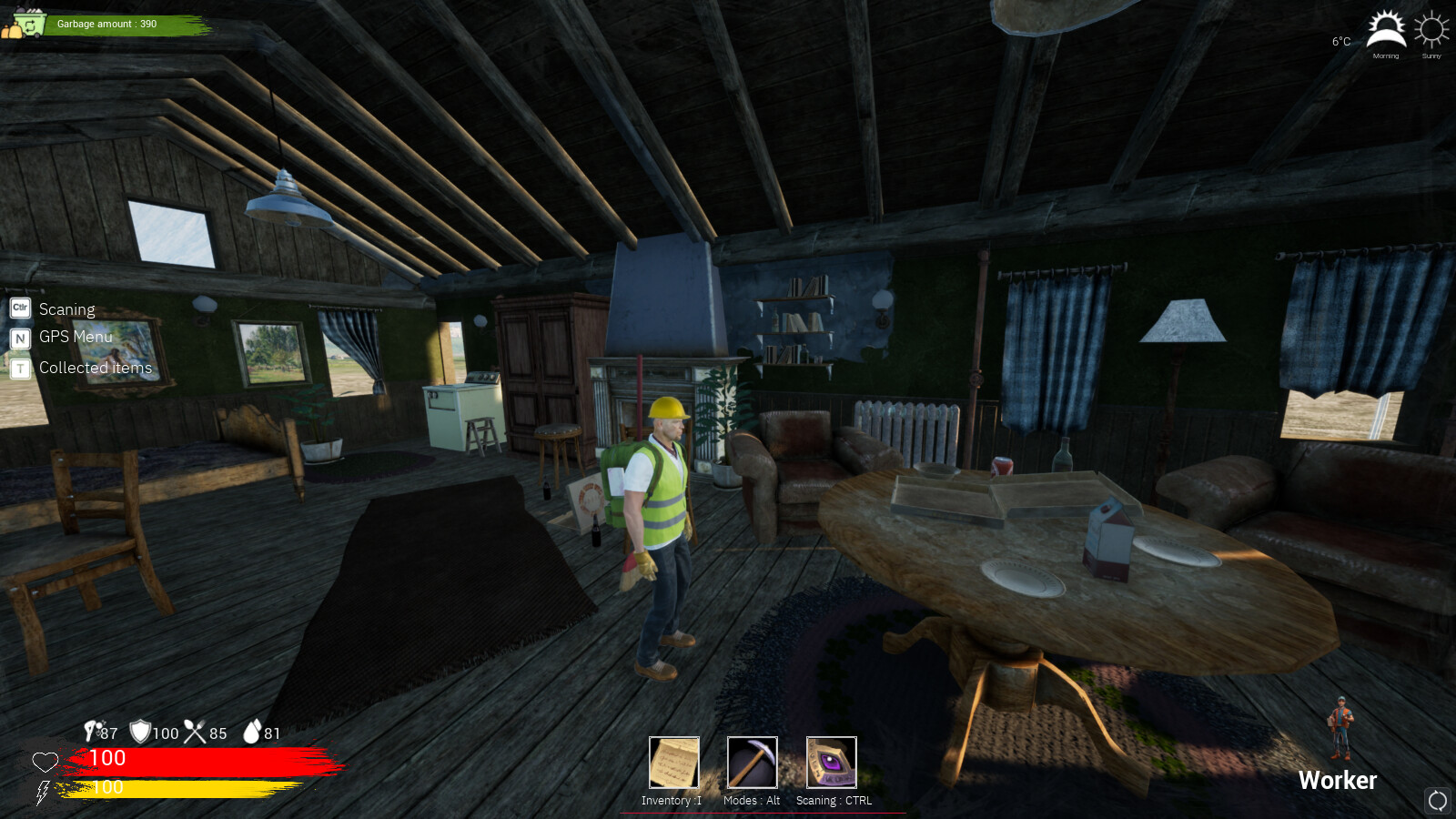
Task: Toggle the GPS Menu with the N badge
Action: (18, 338)
